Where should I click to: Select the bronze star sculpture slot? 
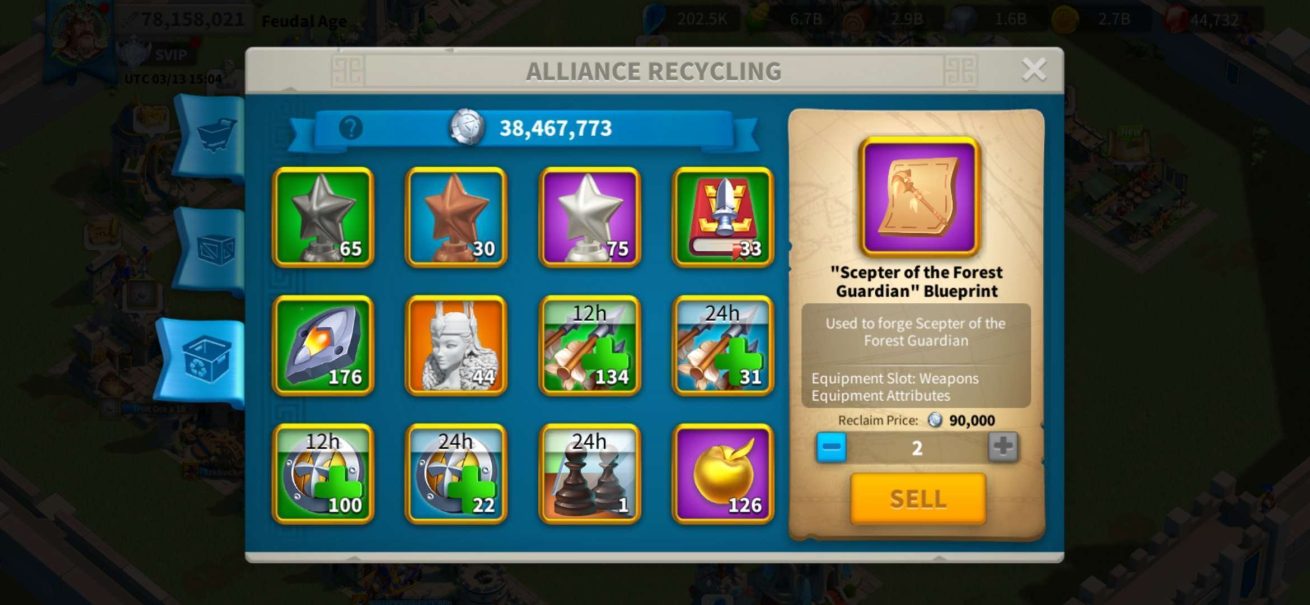(x=456, y=217)
